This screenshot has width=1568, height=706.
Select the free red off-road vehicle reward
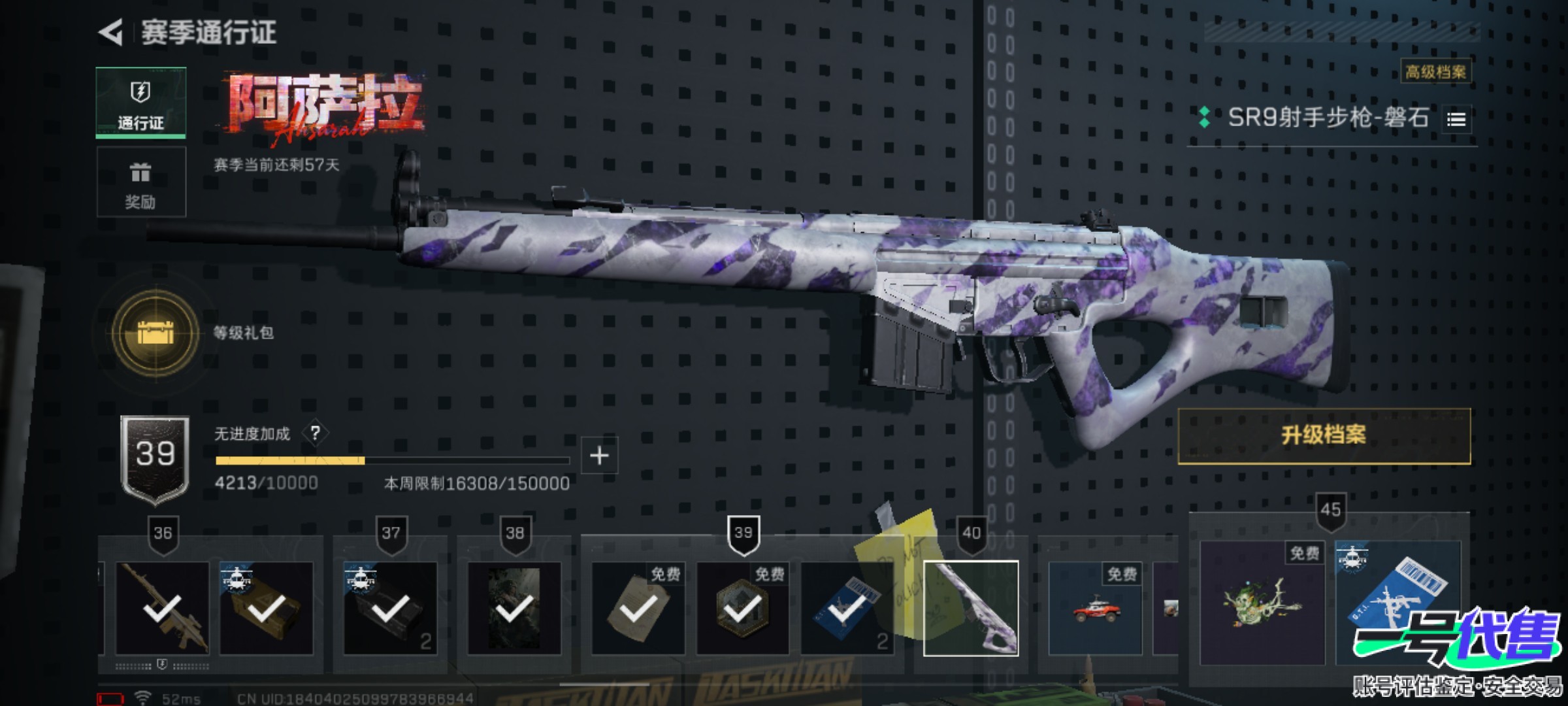[1095, 609]
